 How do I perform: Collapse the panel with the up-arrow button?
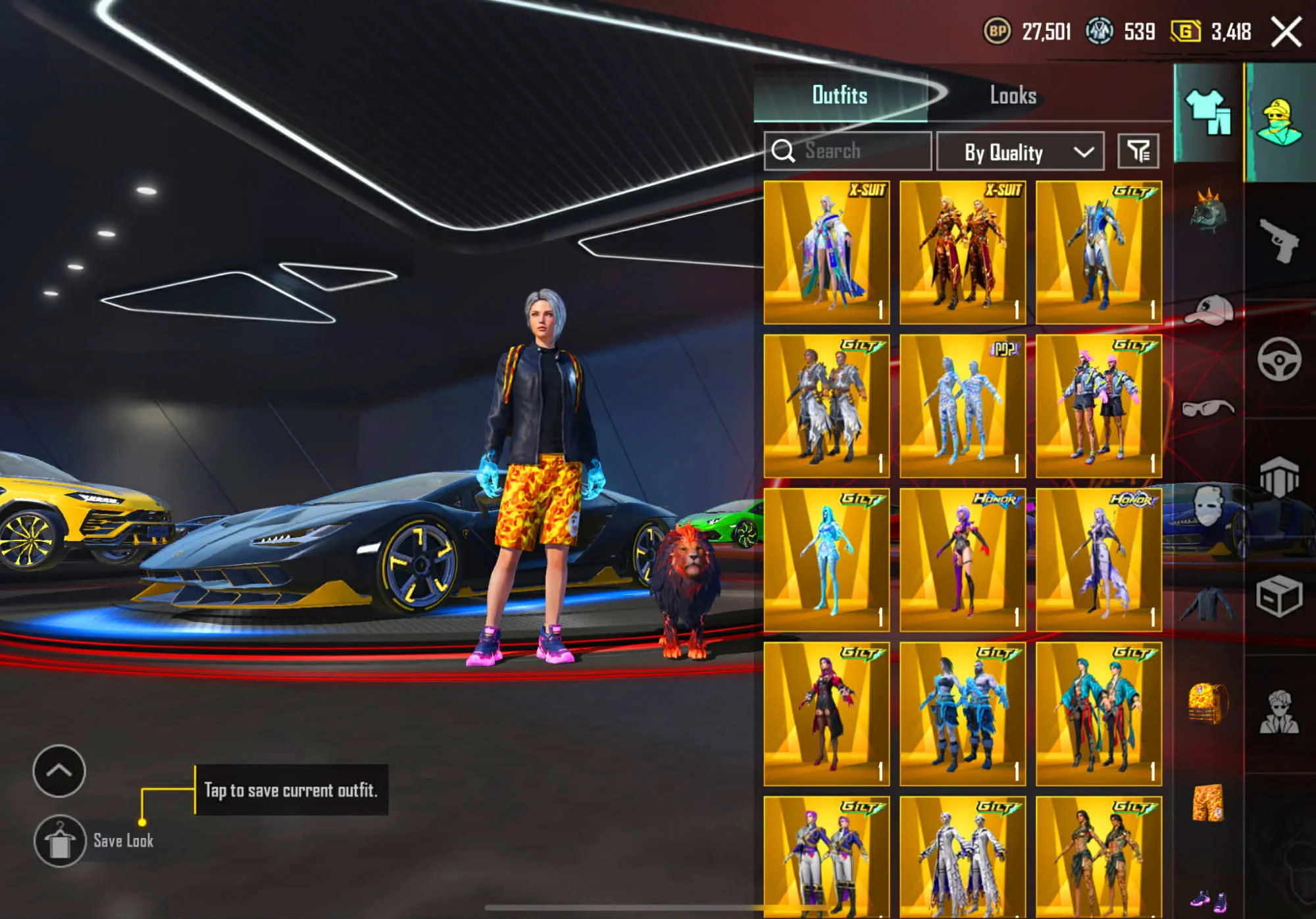click(x=59, y=771)
